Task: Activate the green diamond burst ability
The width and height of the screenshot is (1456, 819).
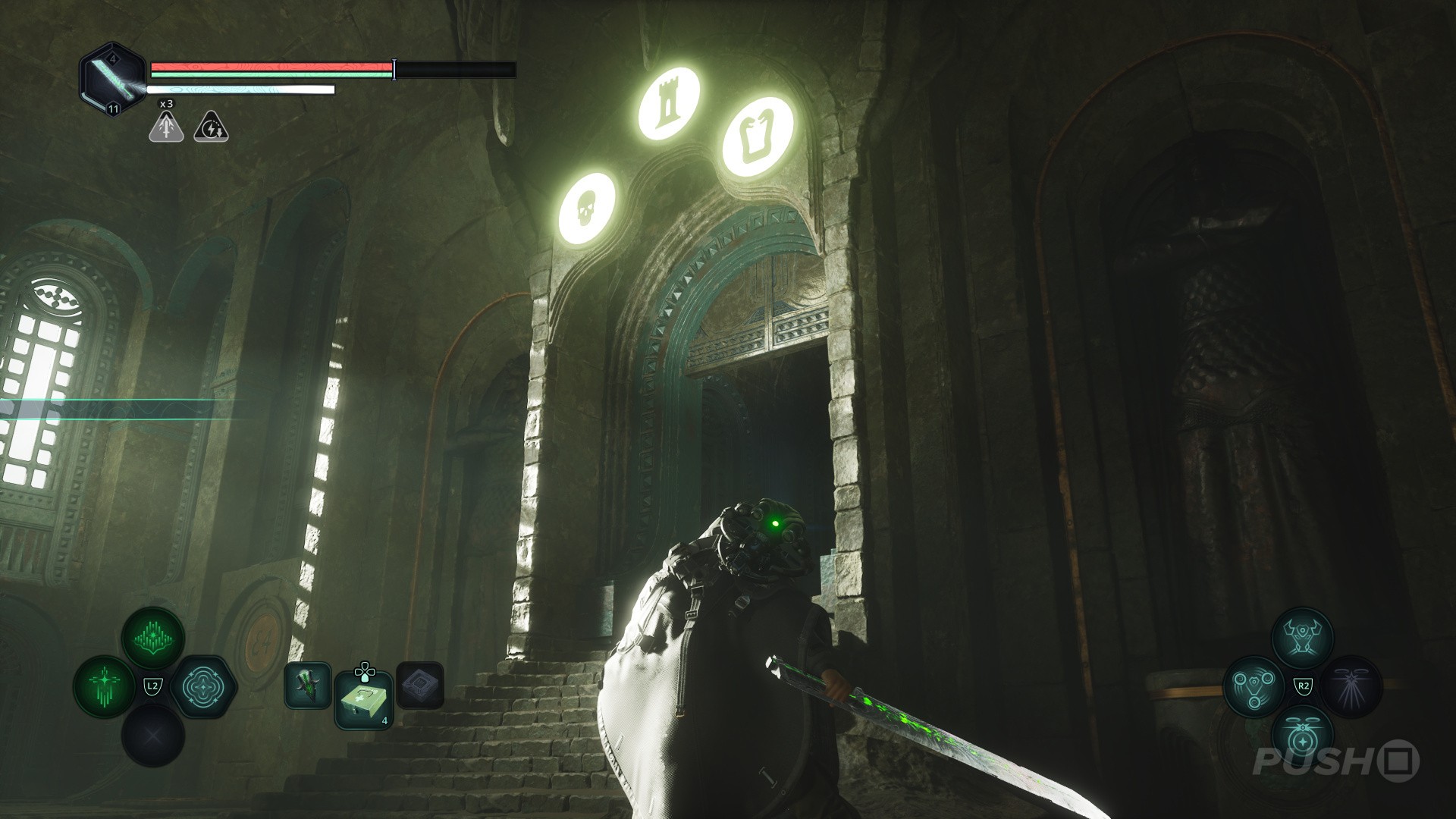Action: pos(153,639)
